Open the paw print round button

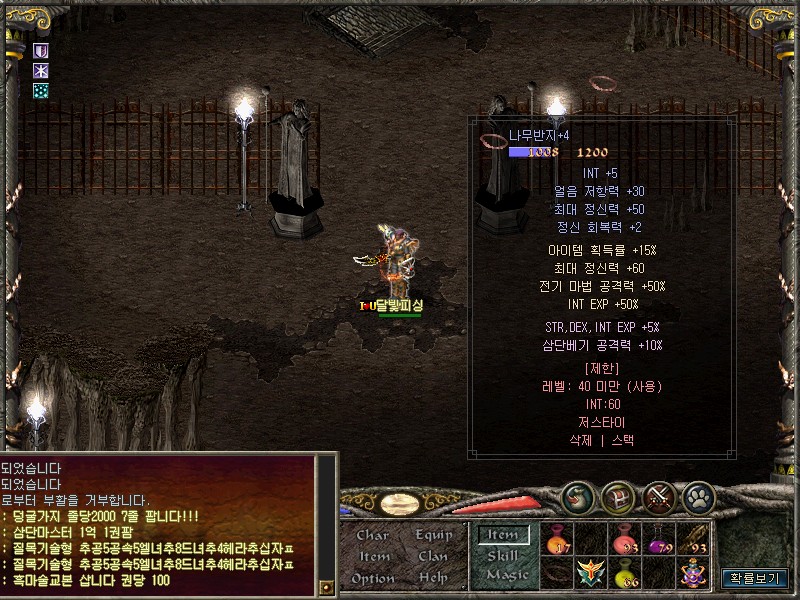[698, 497]
